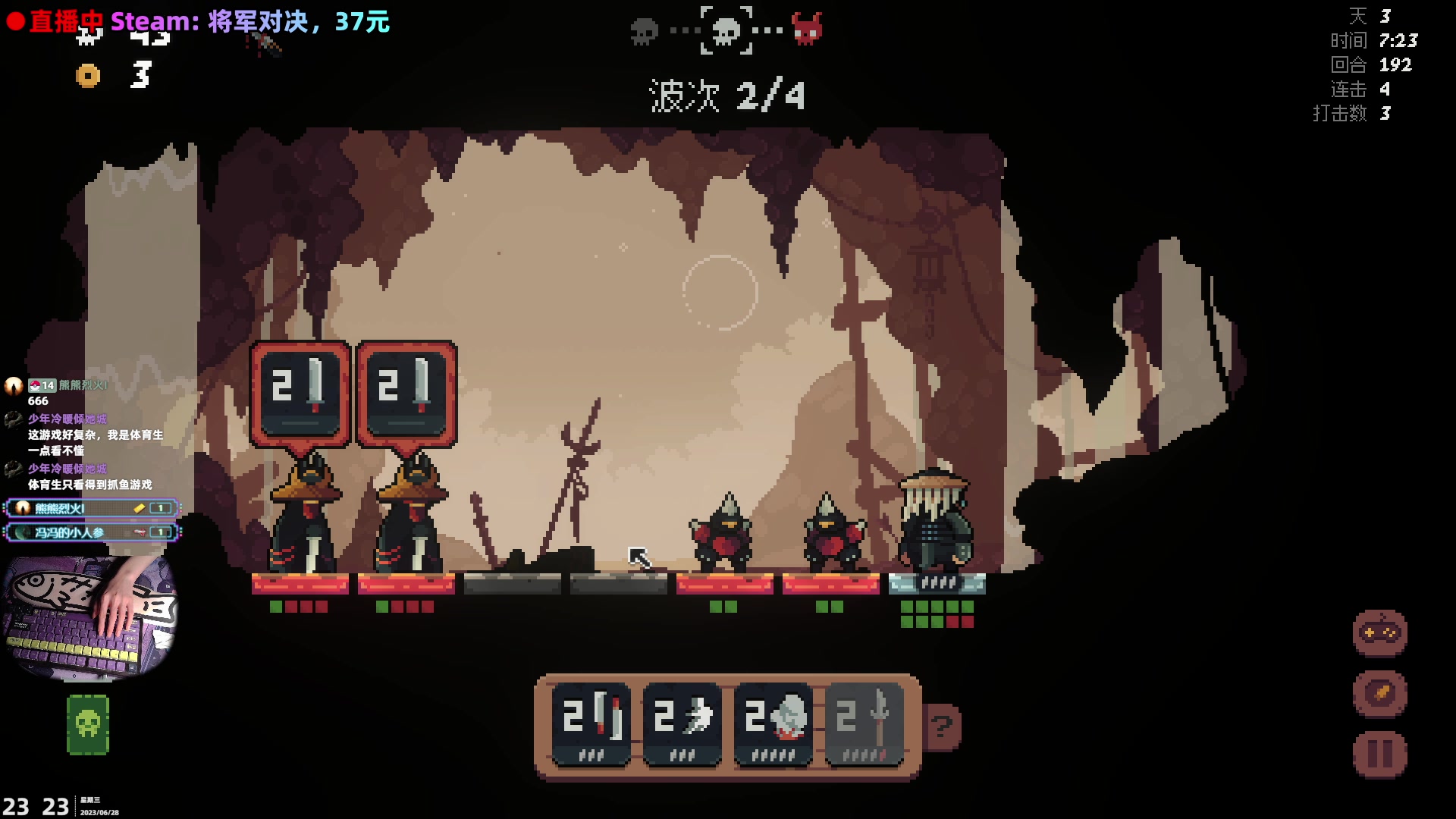Click the green skull card
1456x819 pixels.
88,724
